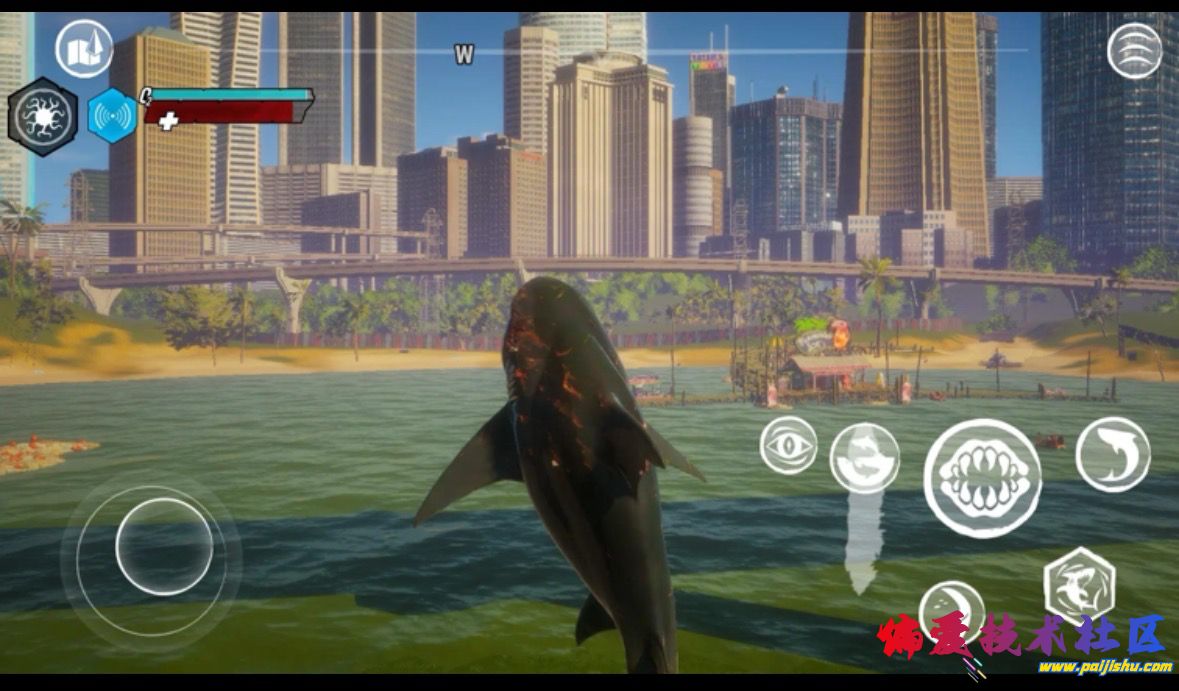Tap the dark hexagon tendril-burst icon

pyautogui.click(x=43, y=117)
